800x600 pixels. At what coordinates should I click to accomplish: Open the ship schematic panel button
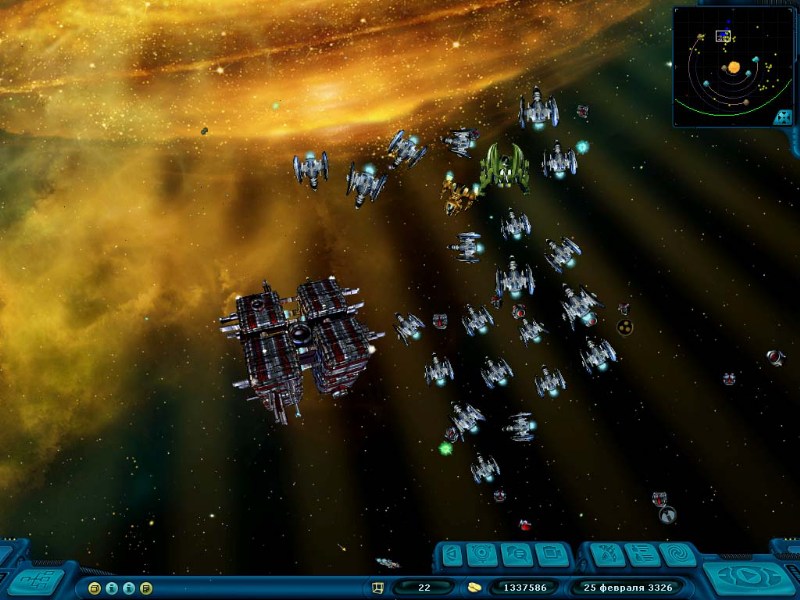tap(37, 580)
